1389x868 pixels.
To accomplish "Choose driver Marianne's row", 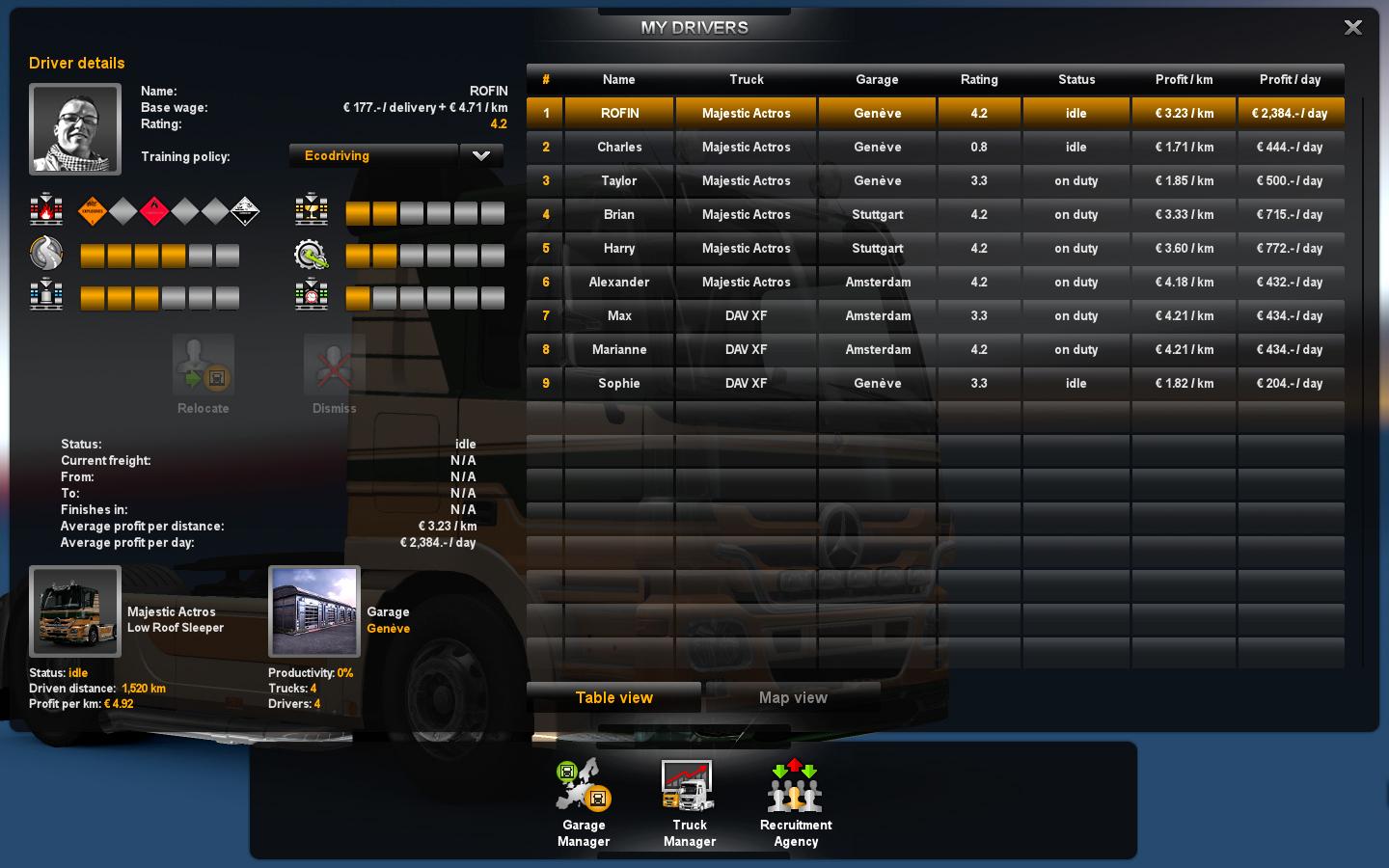I will point(619,350).
